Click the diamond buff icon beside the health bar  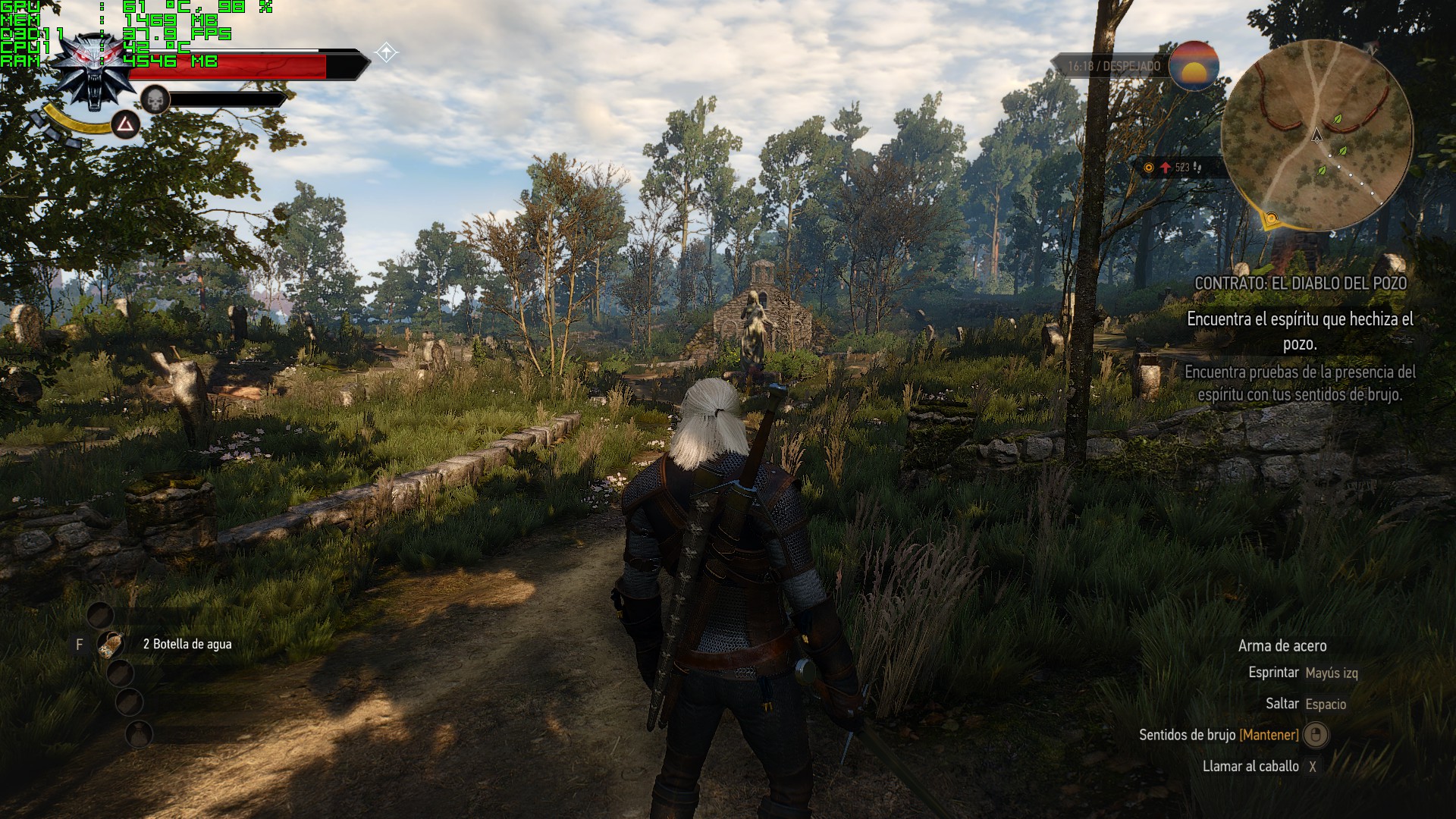[x=387, y=52]
